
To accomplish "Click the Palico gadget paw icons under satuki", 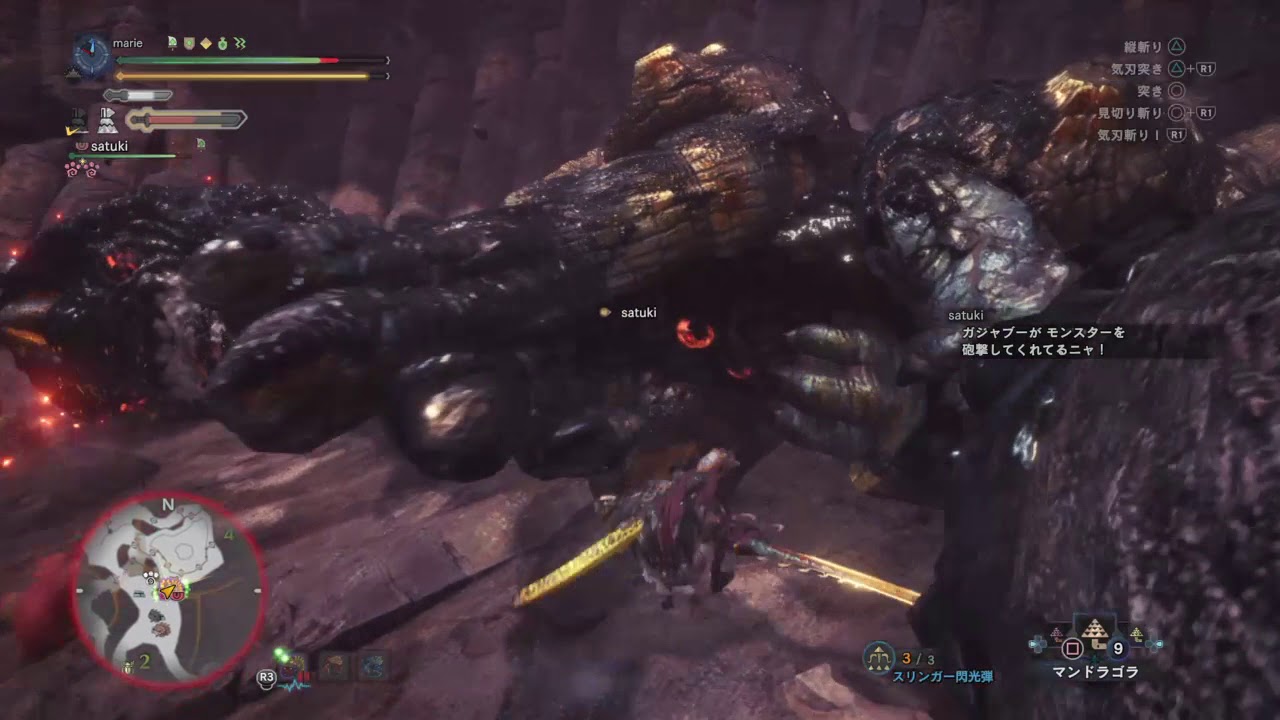I will (79, 168).
